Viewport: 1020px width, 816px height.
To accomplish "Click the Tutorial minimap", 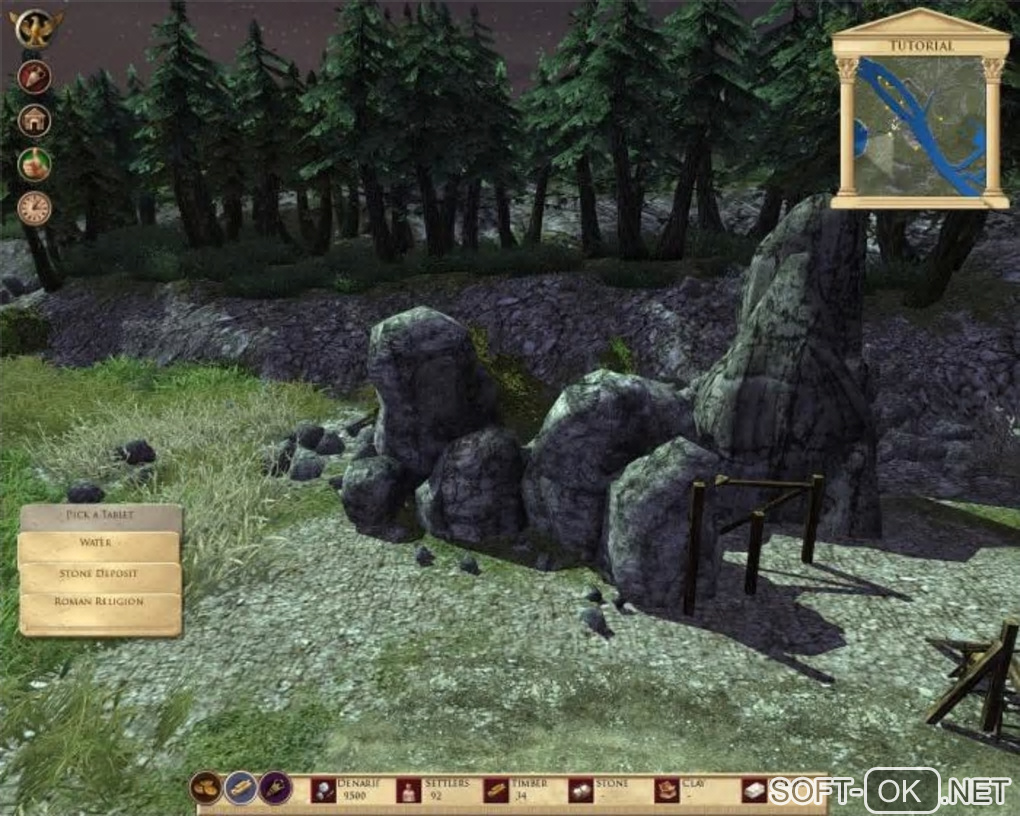I will [x=920, y=126].
